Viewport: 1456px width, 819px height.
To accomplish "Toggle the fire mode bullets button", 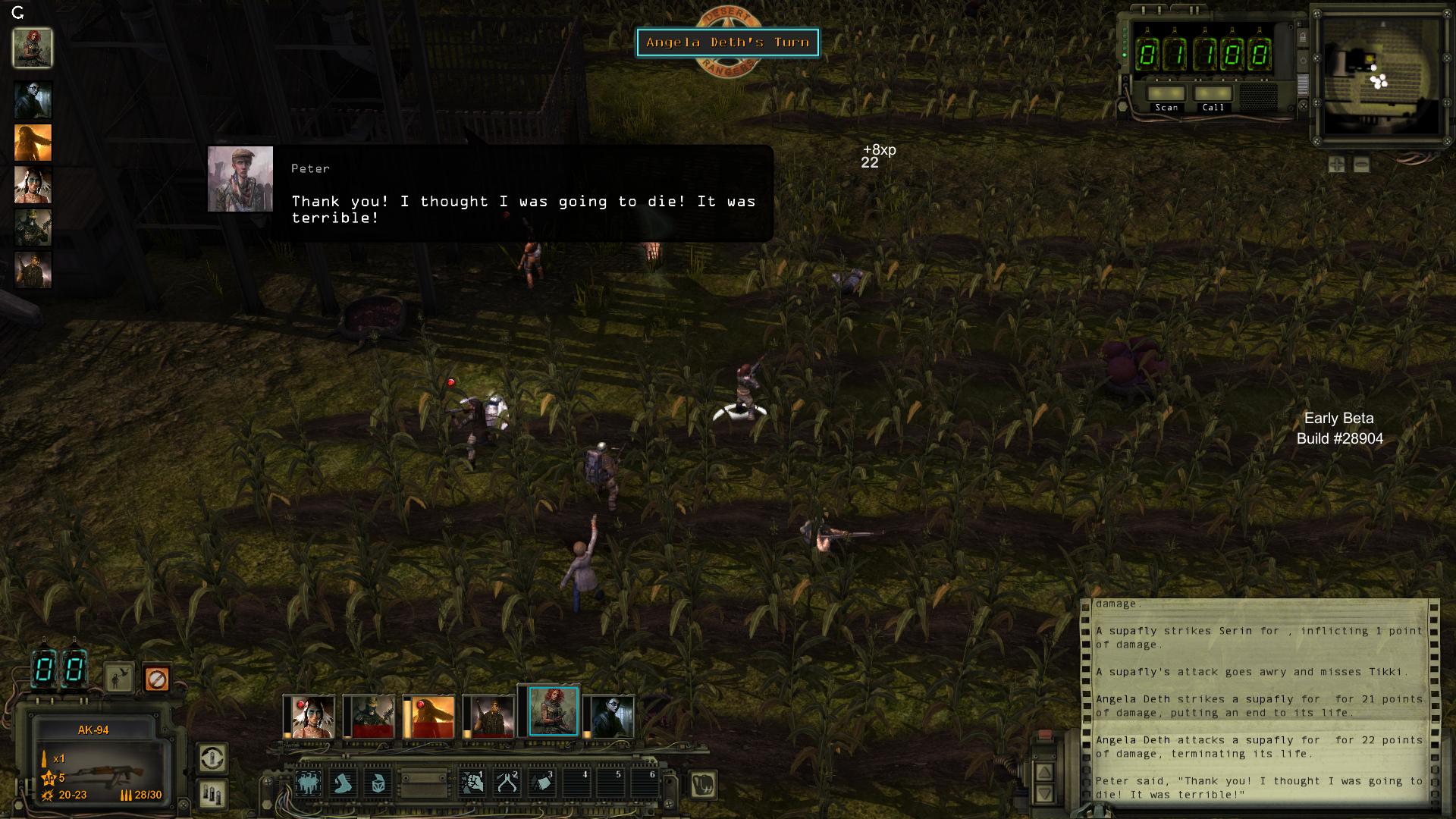I will pos(212,794).
